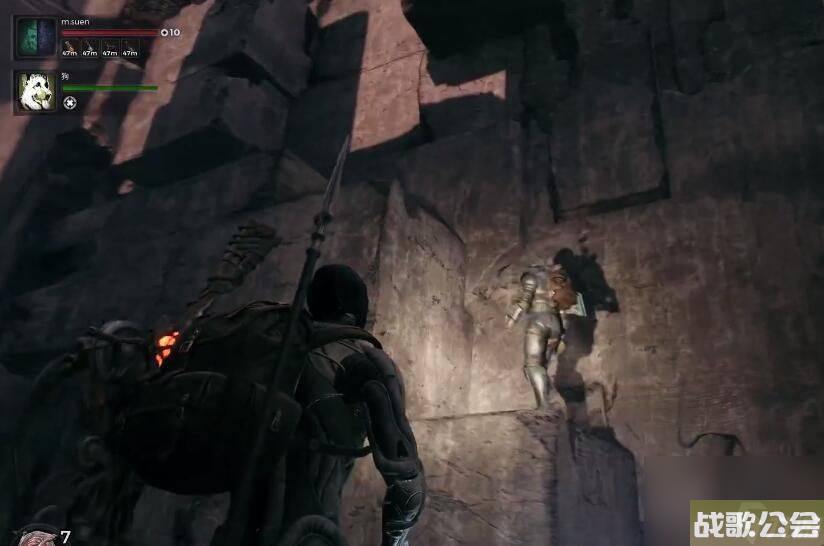Select the white dog companion portrait
The height and width of the screenshot is (546, 824).
tap(36, 92)
